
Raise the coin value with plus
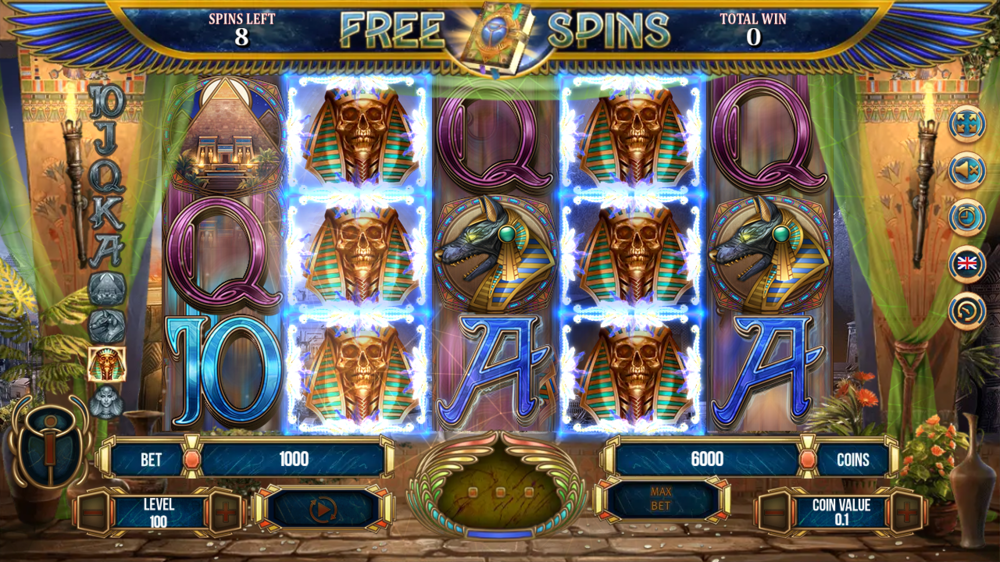pyautogui.click(x=906, y=514)
